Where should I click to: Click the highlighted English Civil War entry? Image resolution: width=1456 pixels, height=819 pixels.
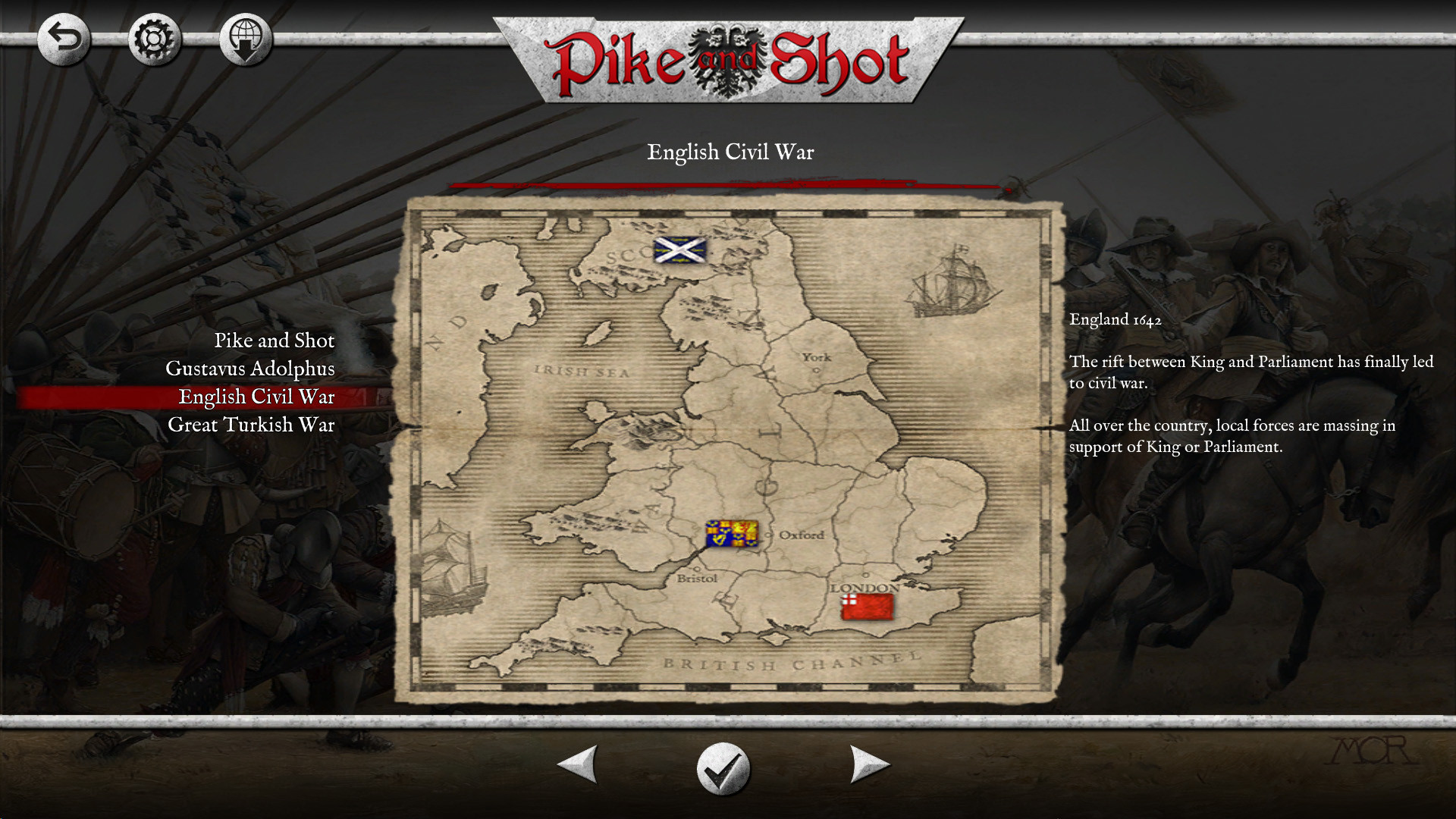[x=256, y=396]
